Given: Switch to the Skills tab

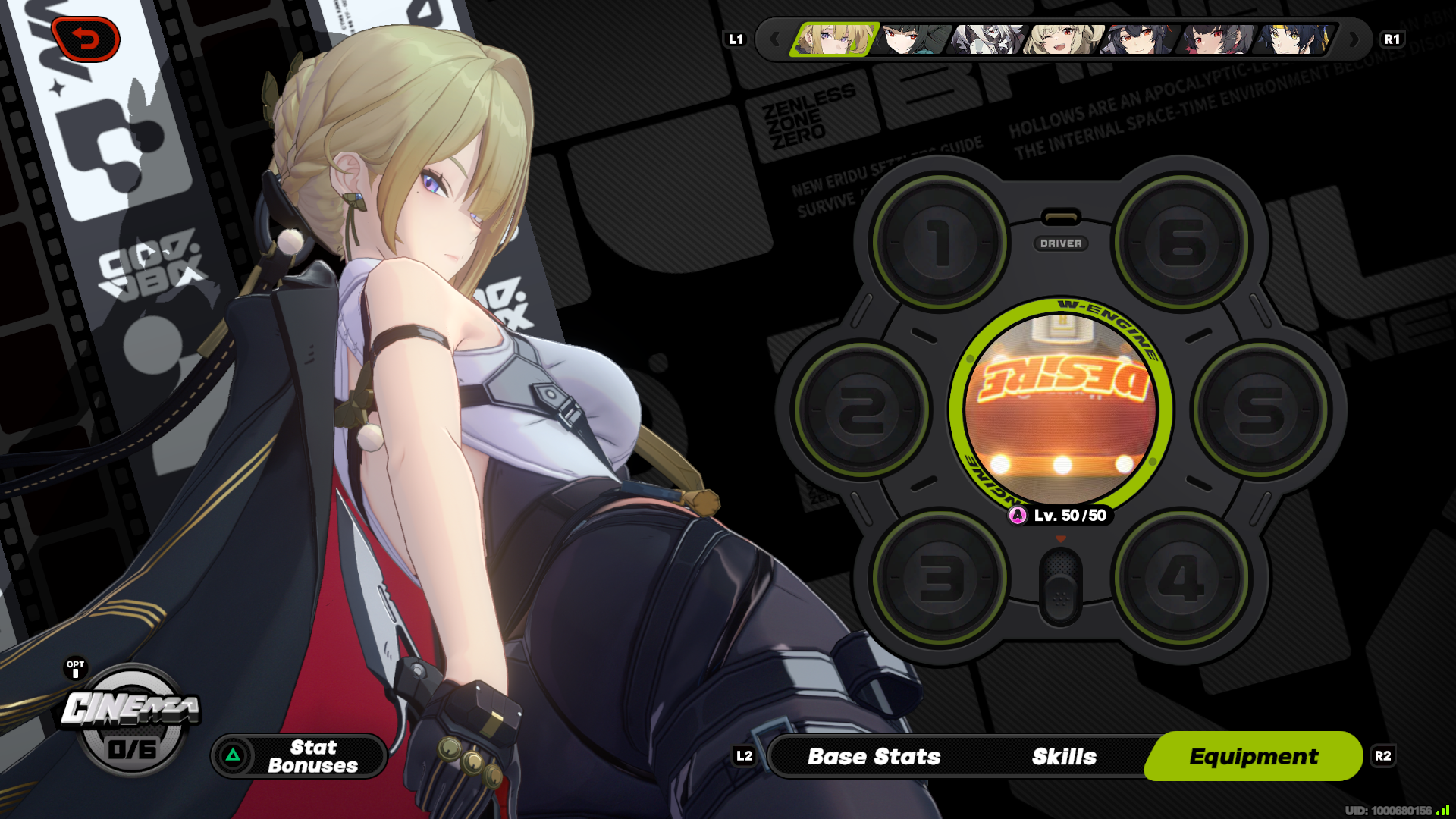Looking at the screenshot, I should tap(1063, 756).
